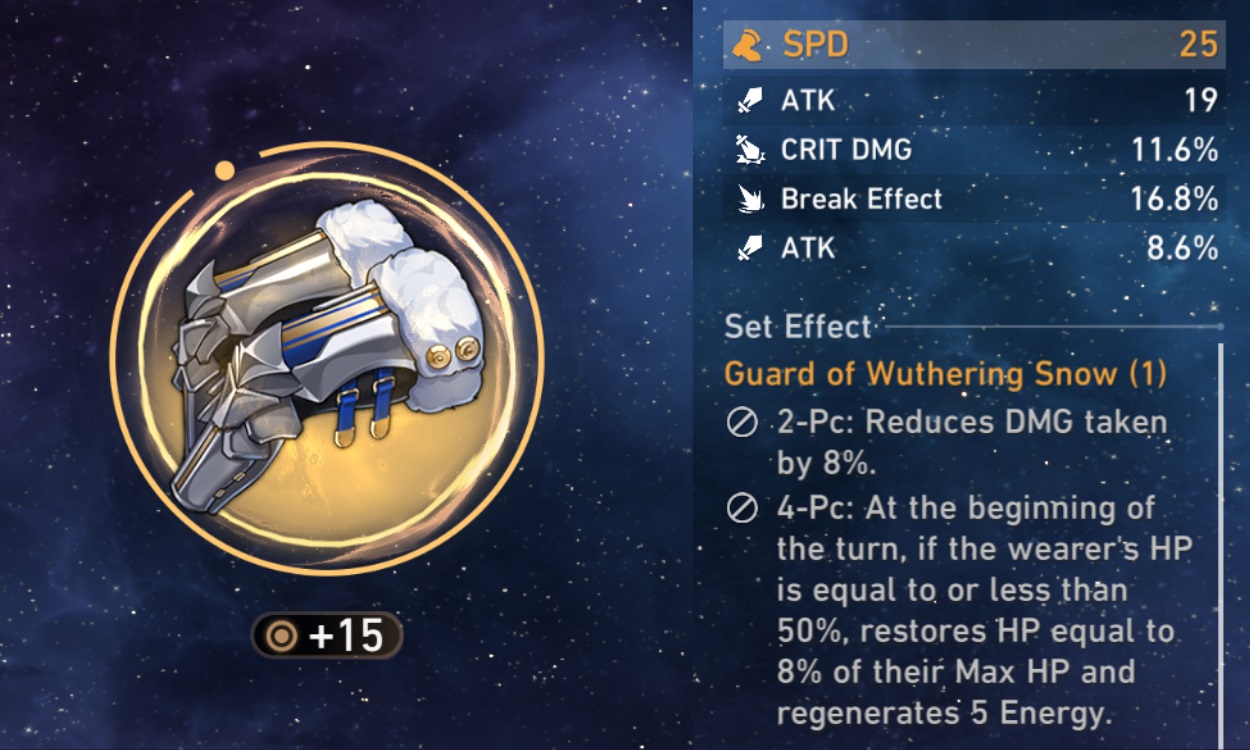Click the CRIT DMG substat row
Image resolution: width=1250 pixels, height=750 pixels.
click(973, 150)
